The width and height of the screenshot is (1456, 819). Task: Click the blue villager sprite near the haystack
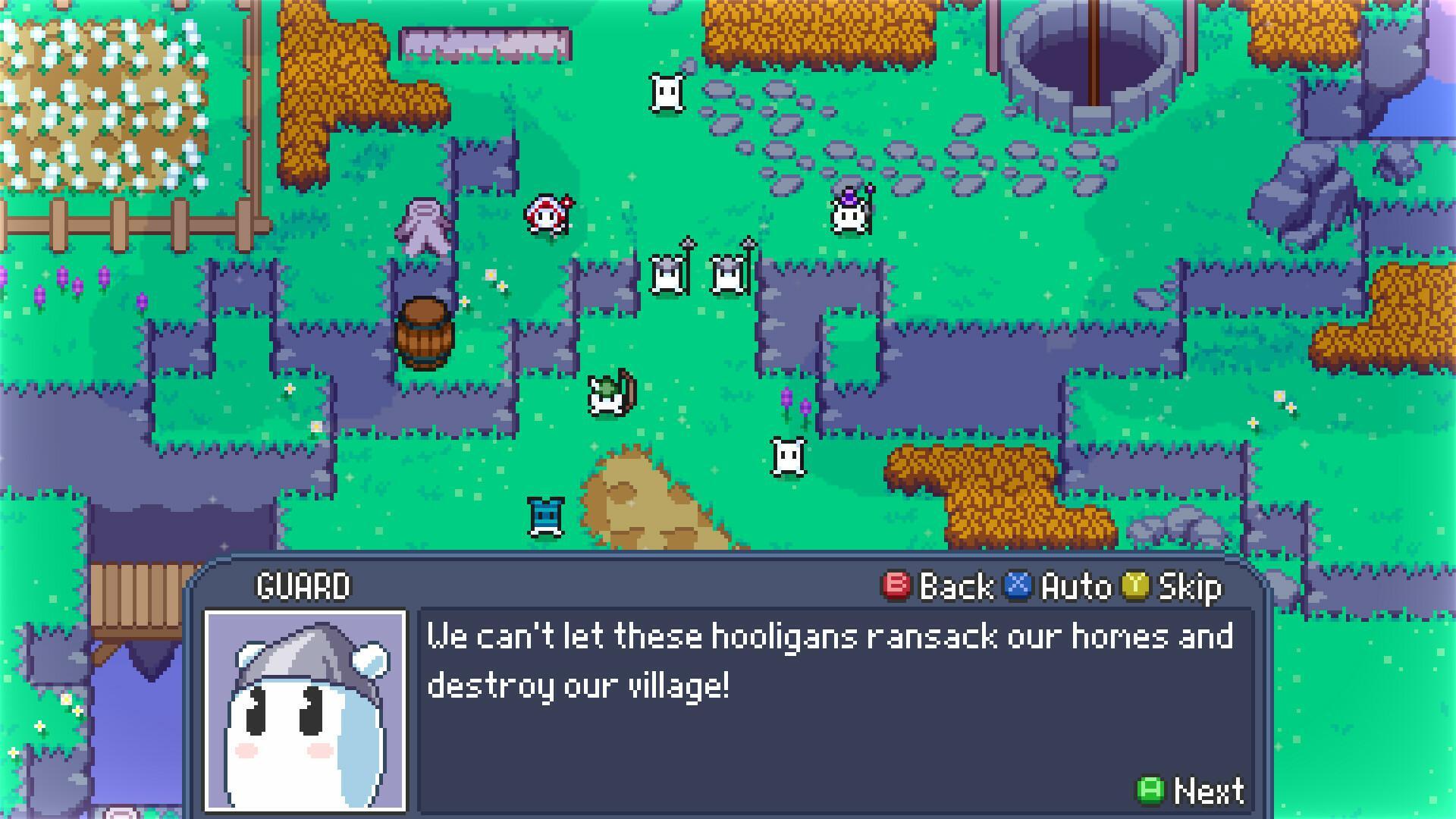[x=544, y=516]
